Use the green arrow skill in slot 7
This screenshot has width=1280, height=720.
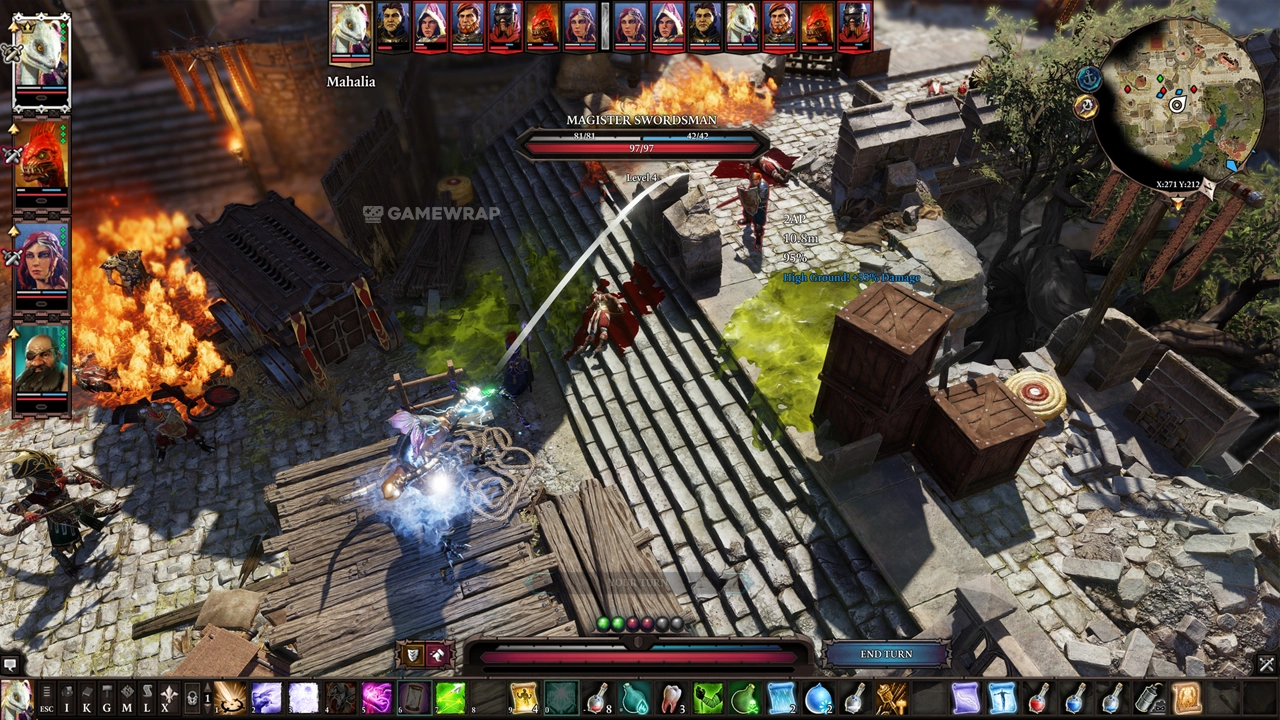click(x=450, y=698)
